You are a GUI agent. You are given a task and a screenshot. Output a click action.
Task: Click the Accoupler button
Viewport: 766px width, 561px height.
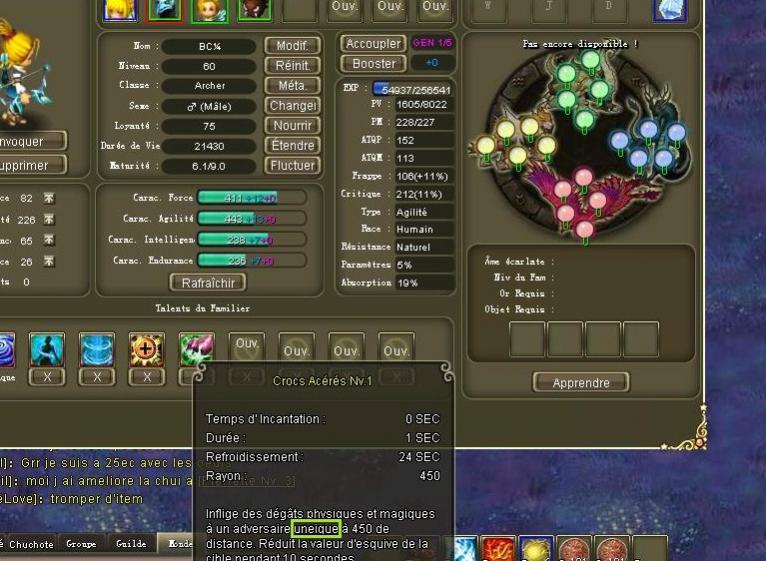coord(372,44)
